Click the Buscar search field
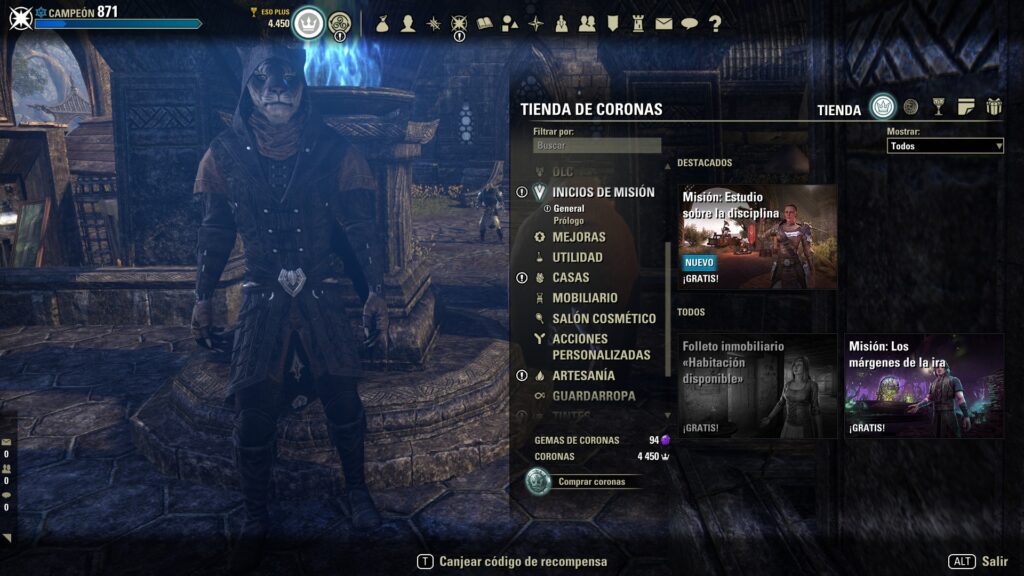 coord(597,146)
